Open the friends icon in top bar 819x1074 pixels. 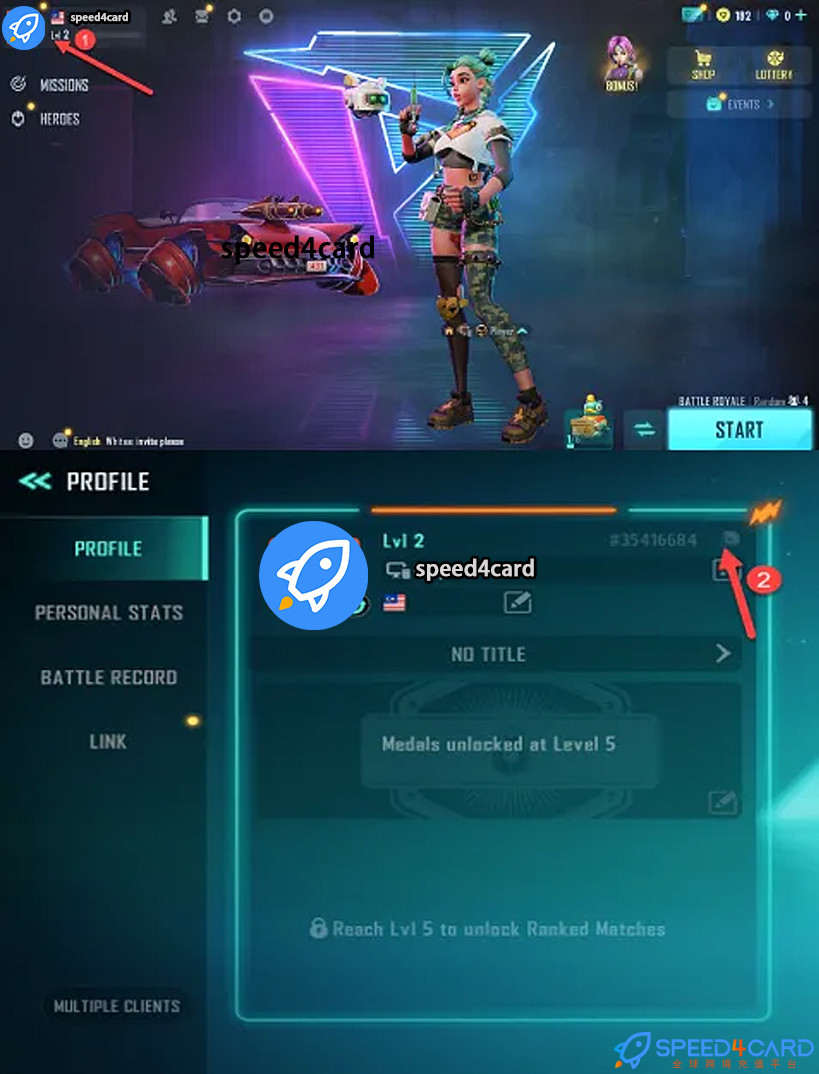point(171,16)
